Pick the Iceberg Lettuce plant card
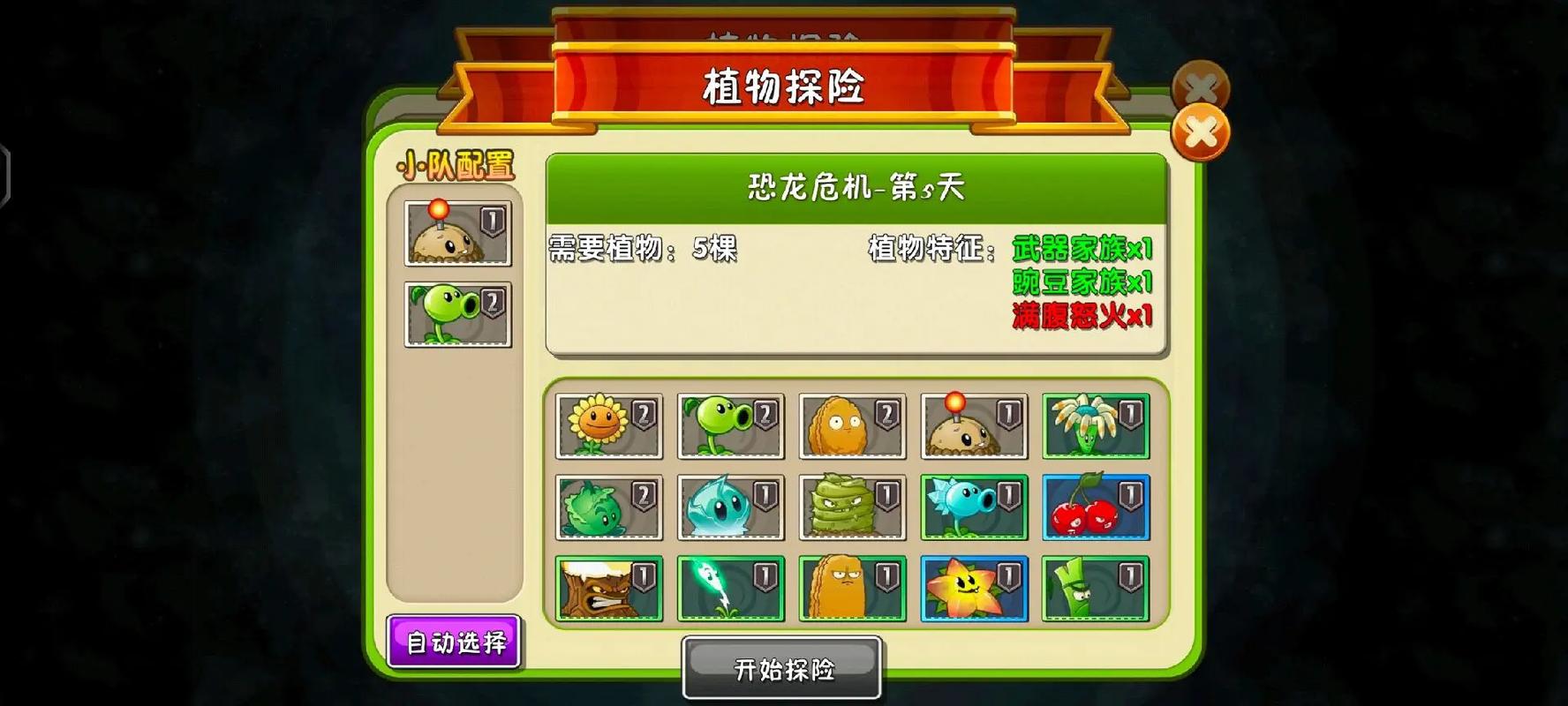 click(731, 507)
